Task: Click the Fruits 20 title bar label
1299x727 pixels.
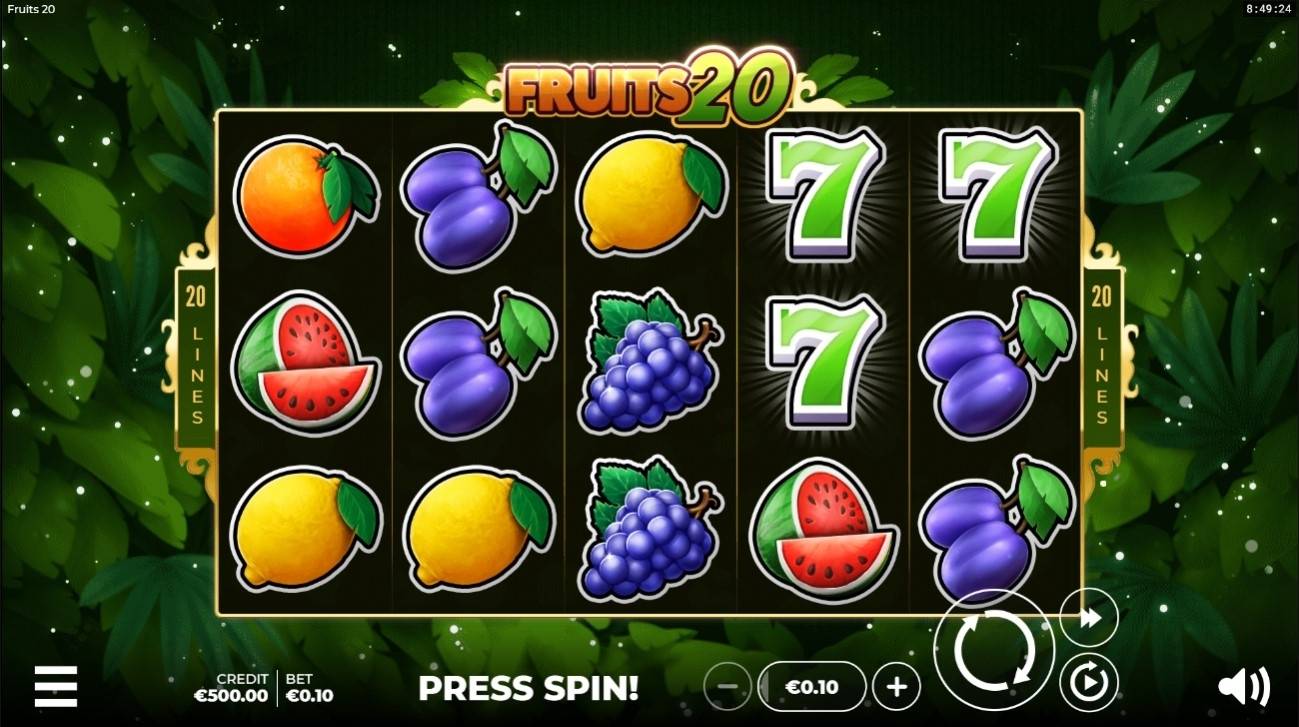Action: (x=30, y=9)
